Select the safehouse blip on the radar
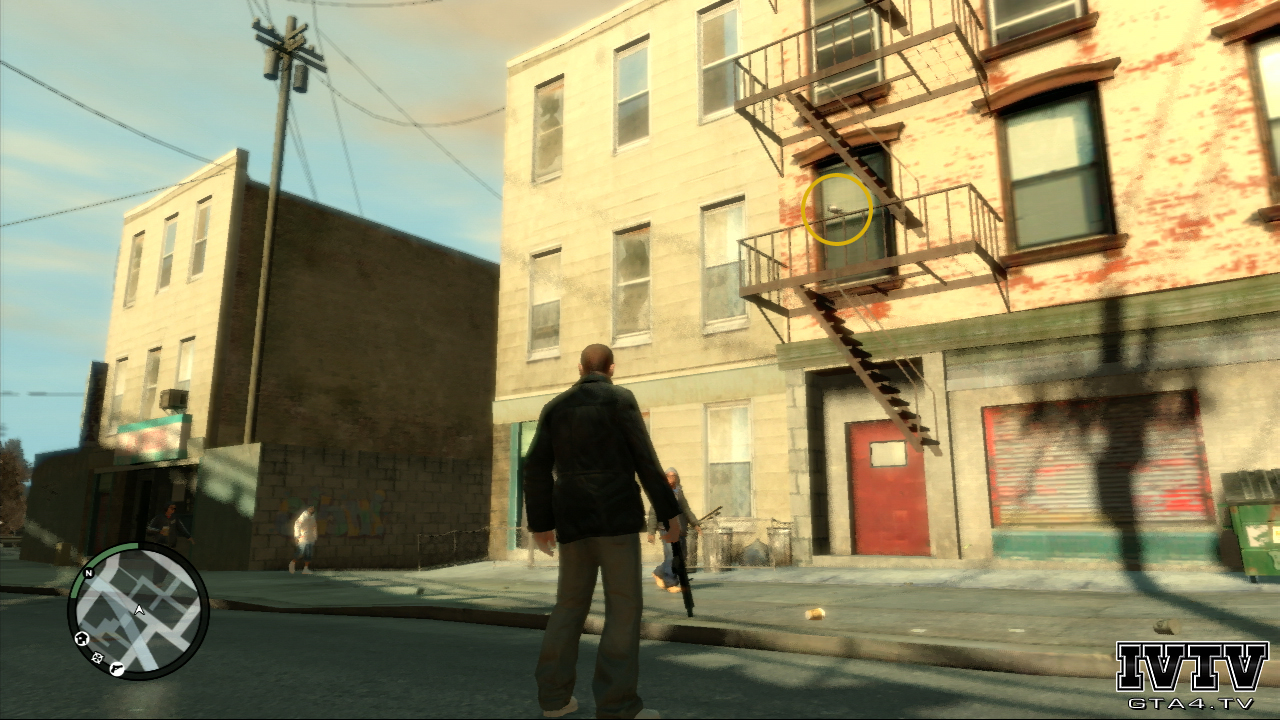This screenshot has width=1280, height=720. tap(82, 638)
